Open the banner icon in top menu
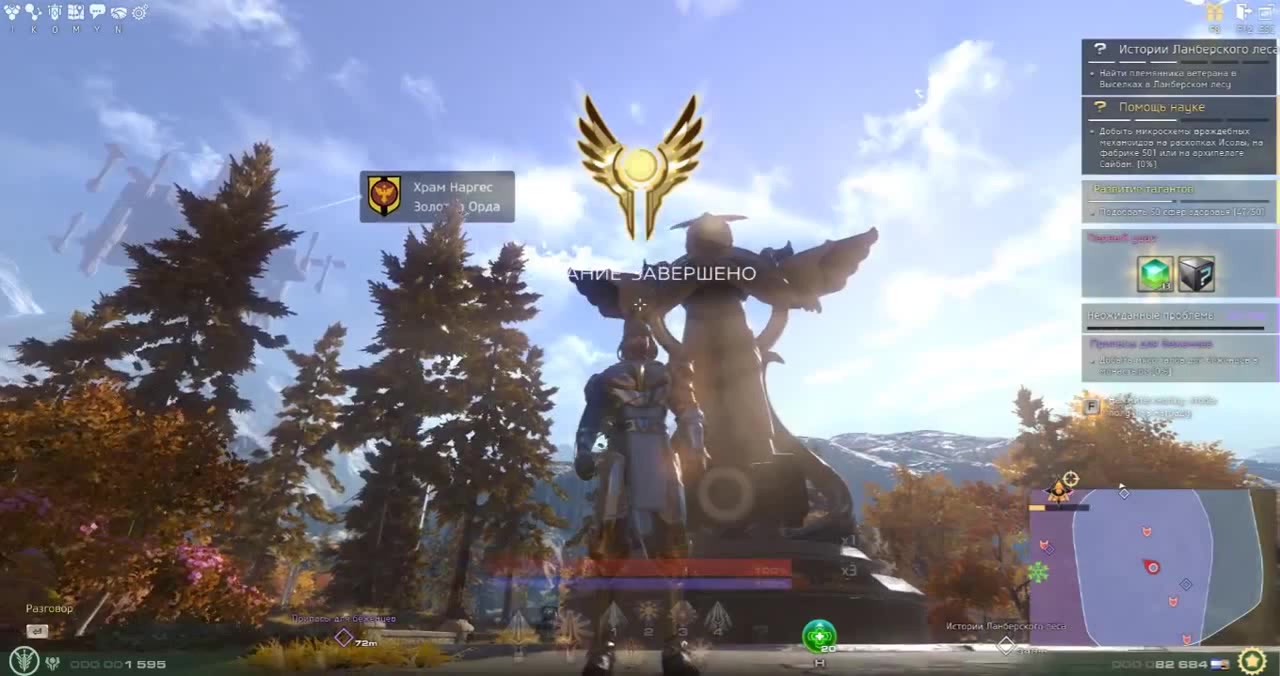 tap(55, 12)
